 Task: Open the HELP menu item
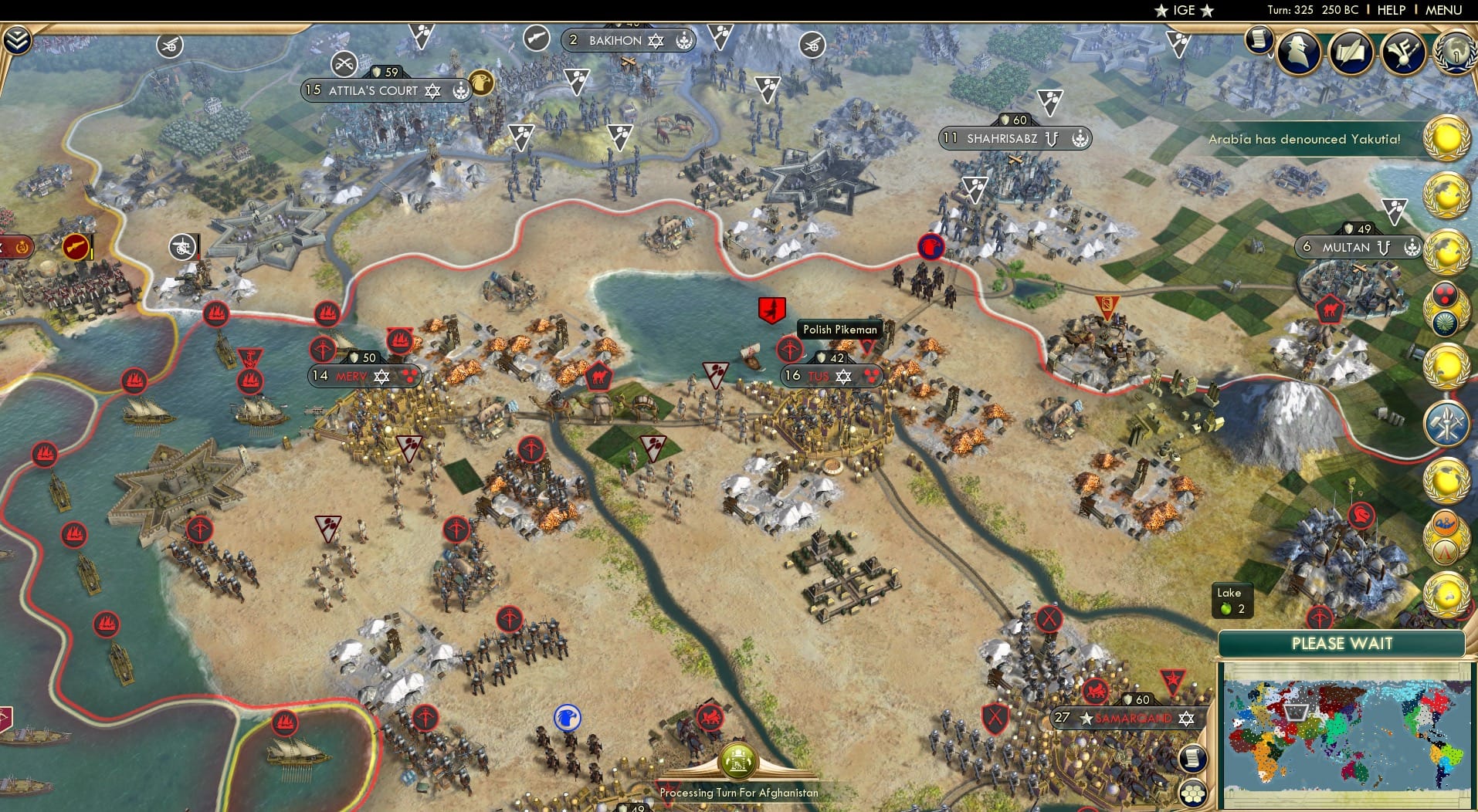click(x=1390, y=10)
